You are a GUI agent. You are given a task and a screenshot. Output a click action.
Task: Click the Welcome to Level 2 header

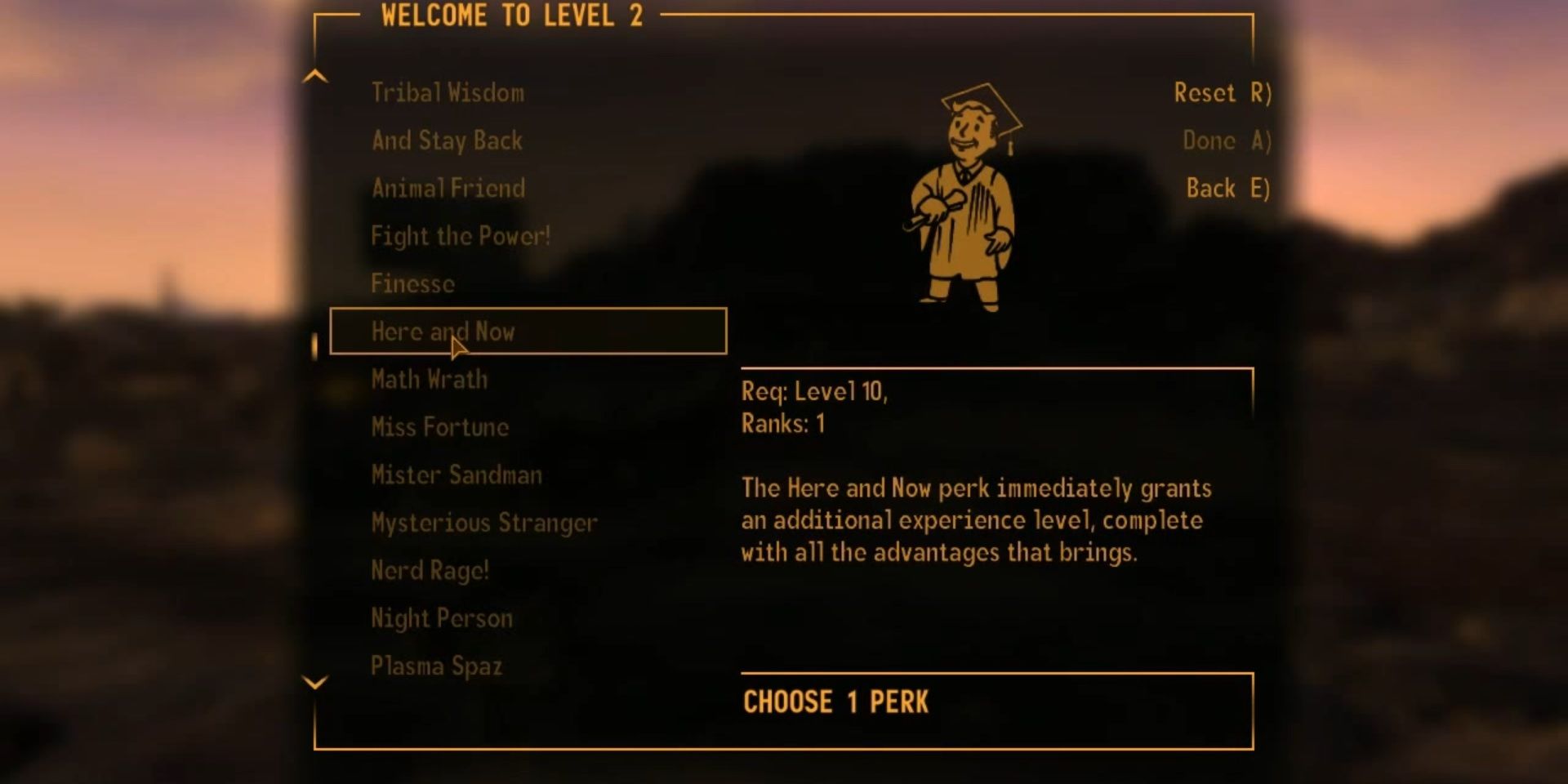coord(509,16)
